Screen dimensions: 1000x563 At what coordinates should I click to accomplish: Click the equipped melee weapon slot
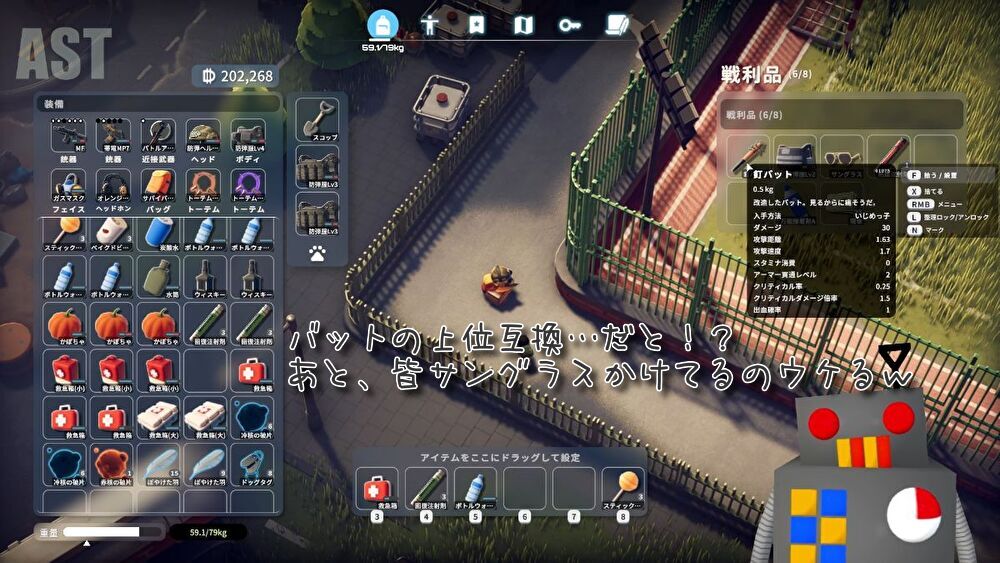click(x=158, y=137)
